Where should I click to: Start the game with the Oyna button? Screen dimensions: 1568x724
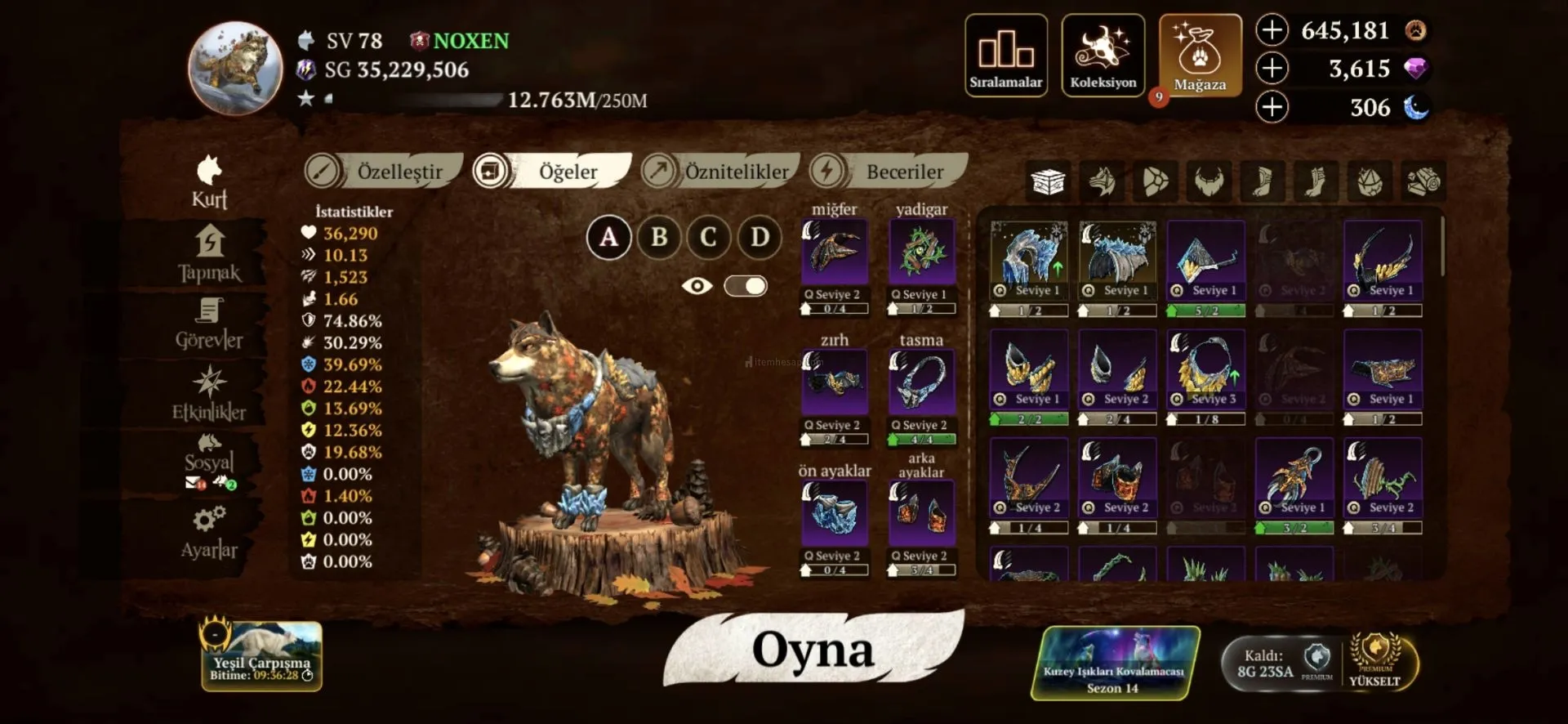pos(813,651)
